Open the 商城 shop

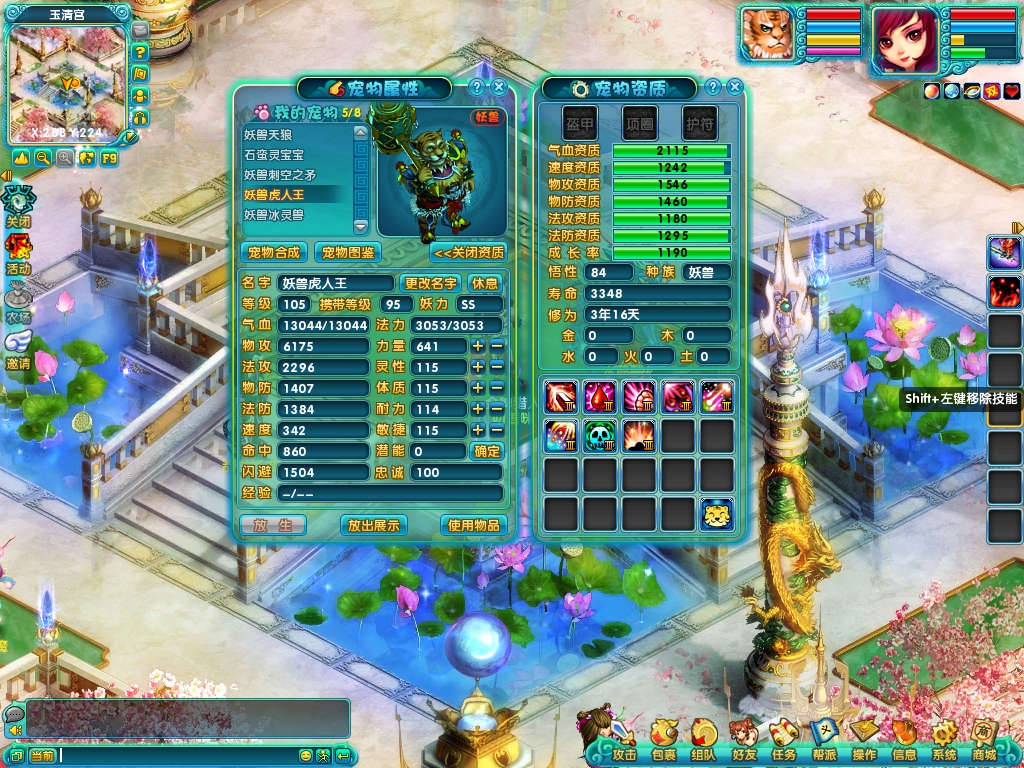tap(984, 743)
